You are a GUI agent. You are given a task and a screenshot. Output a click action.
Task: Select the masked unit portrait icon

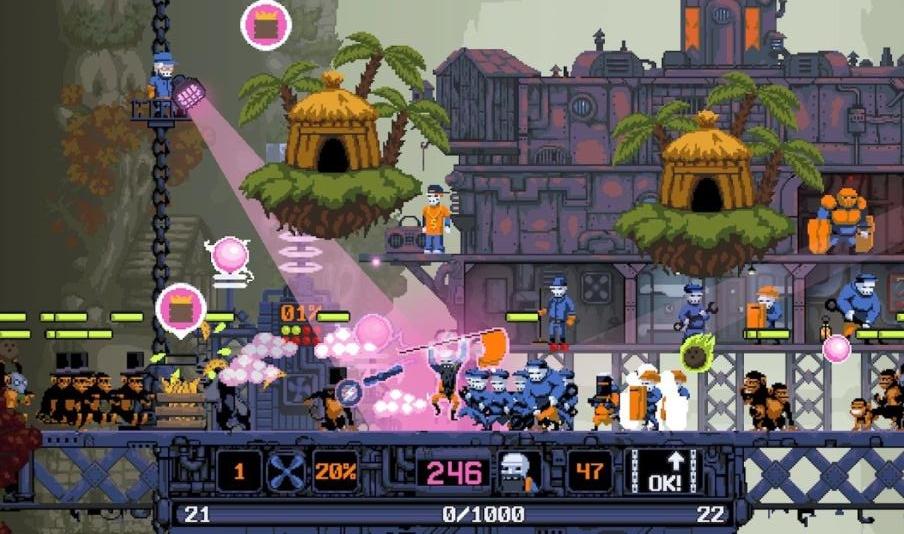519,471
